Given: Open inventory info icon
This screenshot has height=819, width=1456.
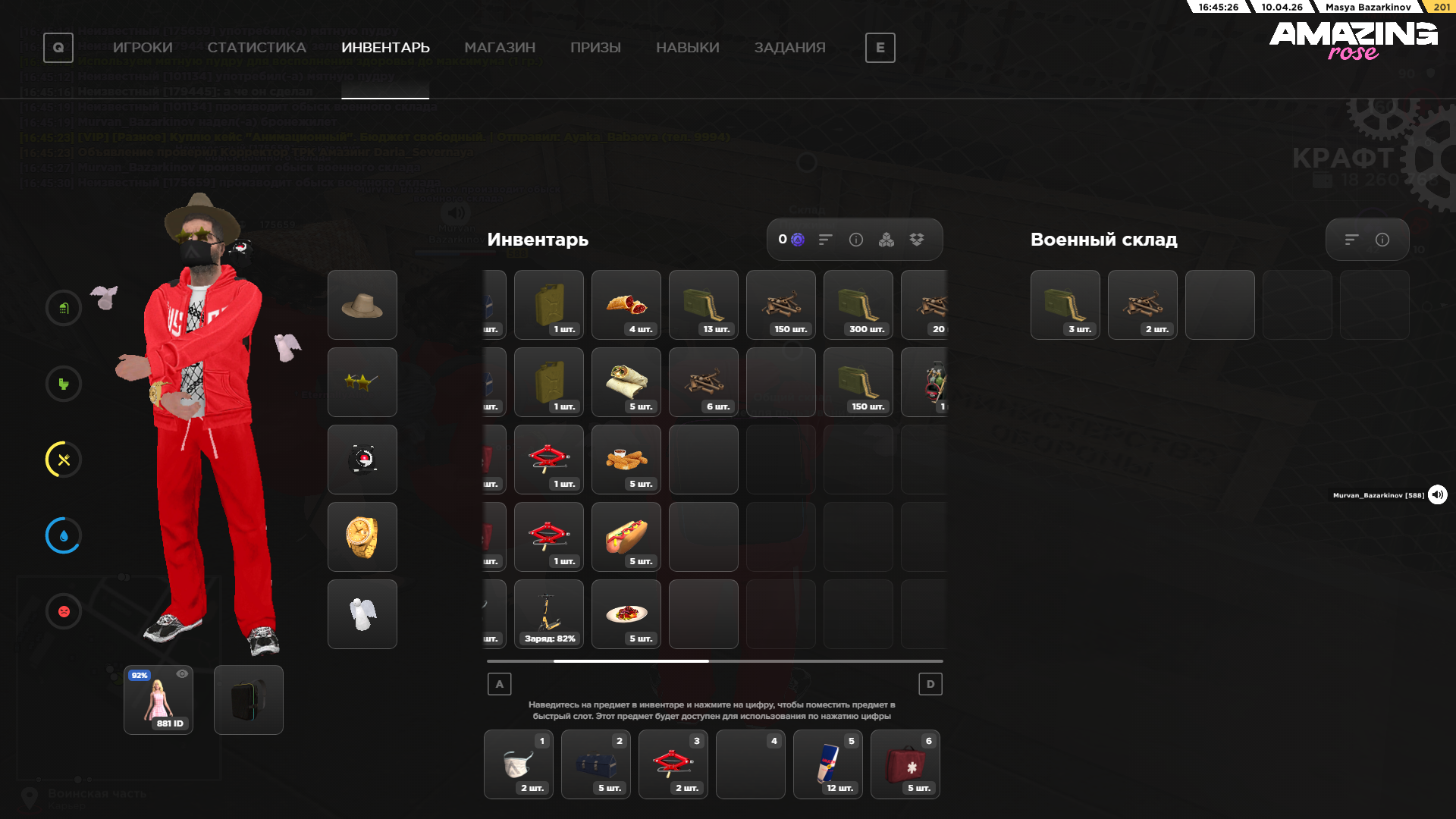Looking at the screenshot, I should coord(856,240).
